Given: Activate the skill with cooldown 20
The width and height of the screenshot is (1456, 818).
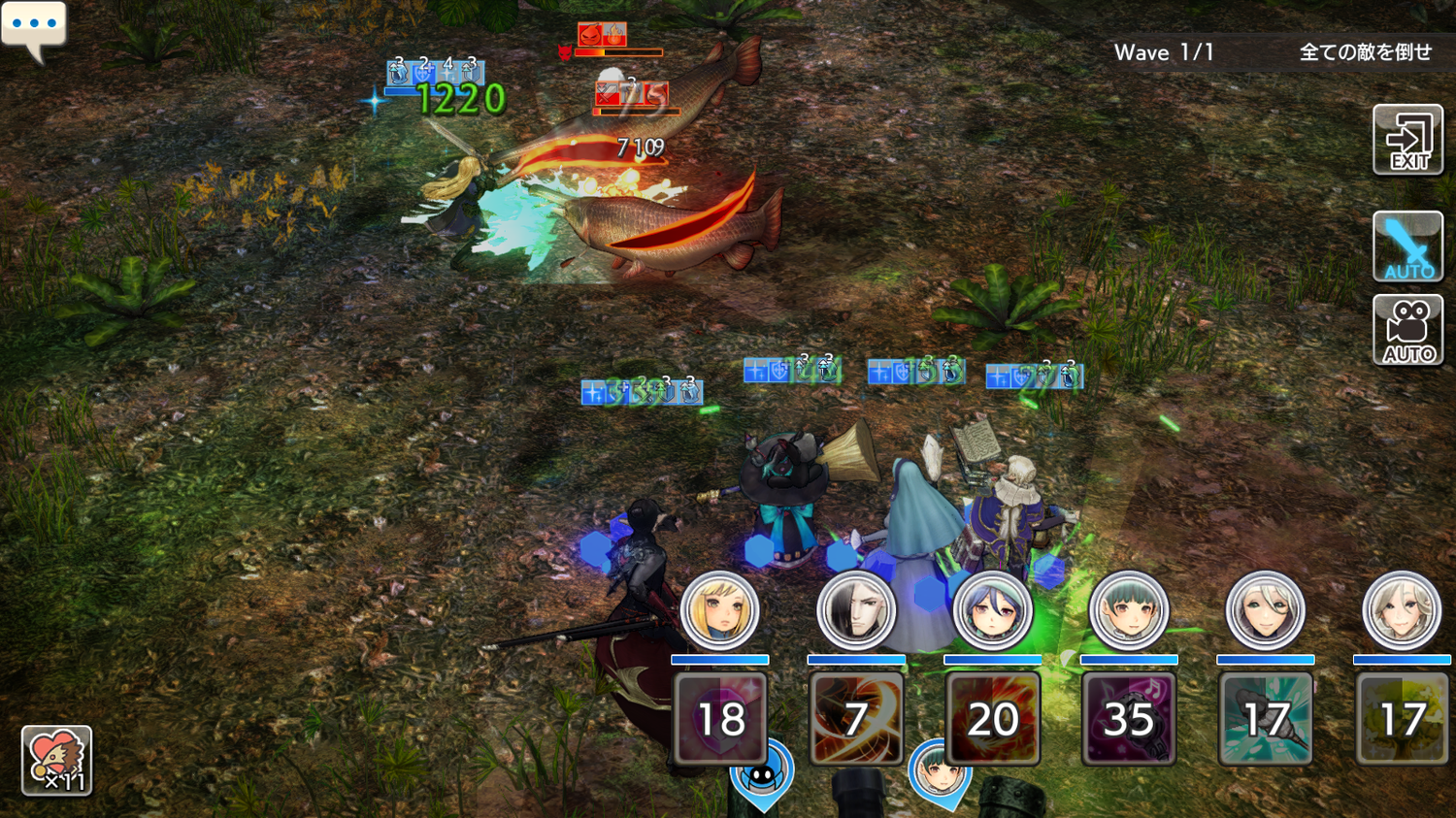Looking at the screenshot, I should 992,719.
